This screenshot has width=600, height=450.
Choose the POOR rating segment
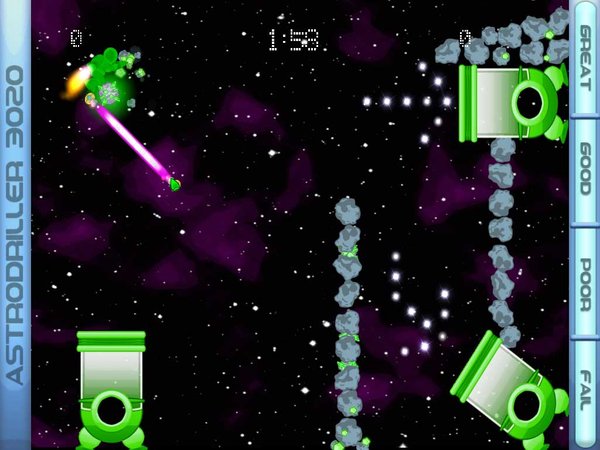coord(585,281)
